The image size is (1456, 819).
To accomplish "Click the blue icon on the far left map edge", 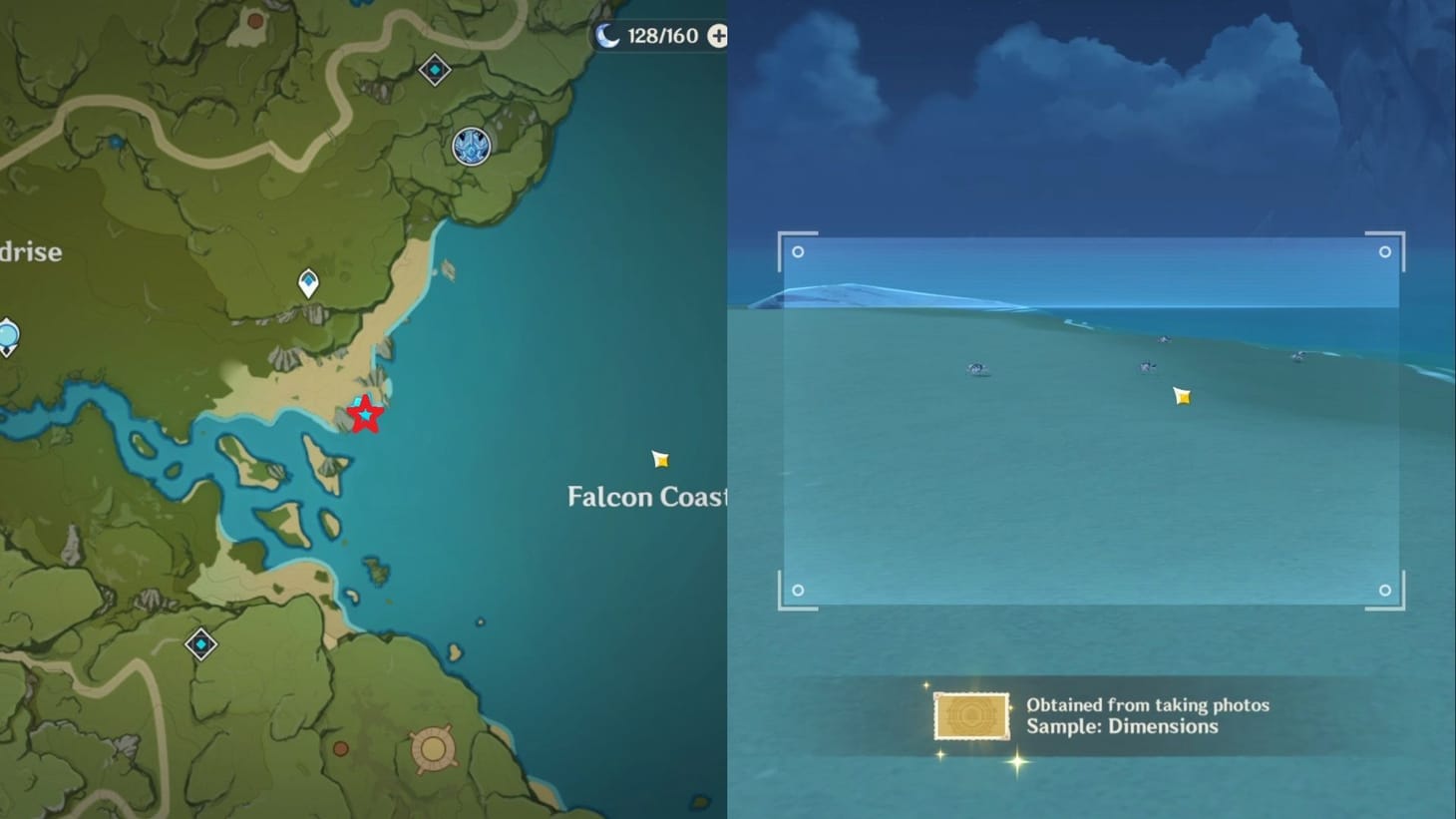I will tap(8, 331).
